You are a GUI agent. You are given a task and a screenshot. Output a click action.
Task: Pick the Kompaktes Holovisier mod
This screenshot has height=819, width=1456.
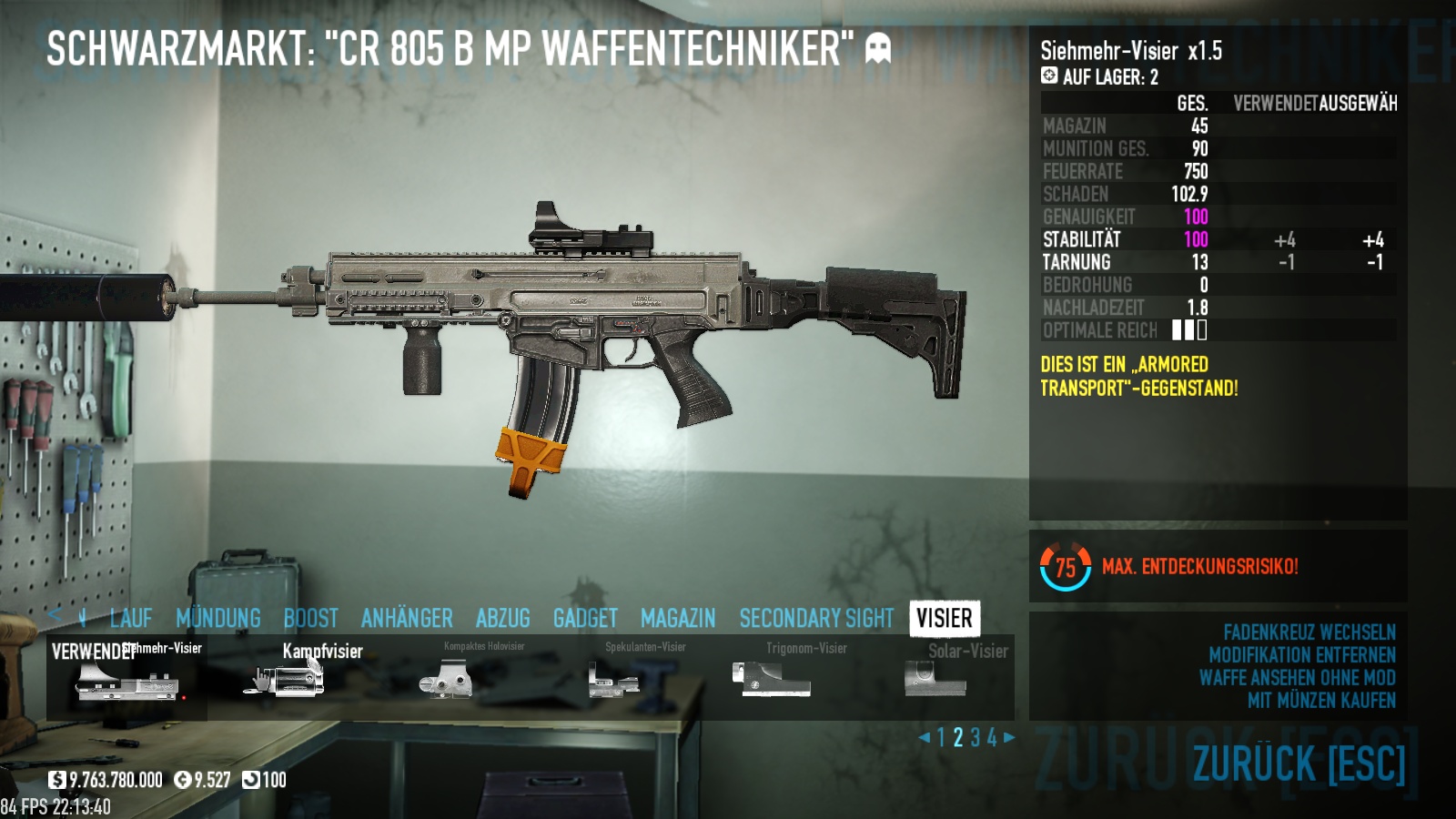pyautogui.click(x=446, y=680)
